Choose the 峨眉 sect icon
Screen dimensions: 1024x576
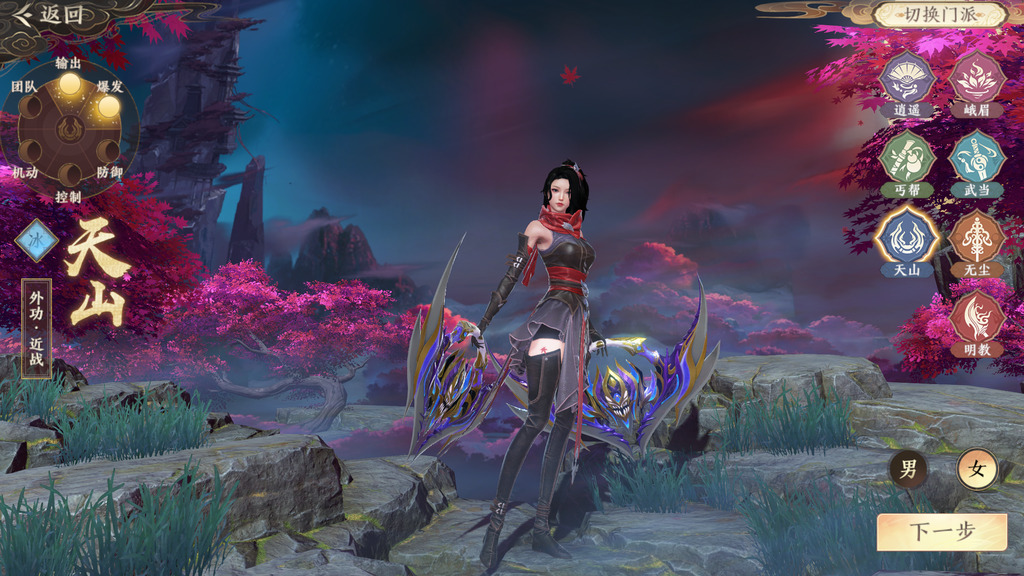[x=977, y=78]
